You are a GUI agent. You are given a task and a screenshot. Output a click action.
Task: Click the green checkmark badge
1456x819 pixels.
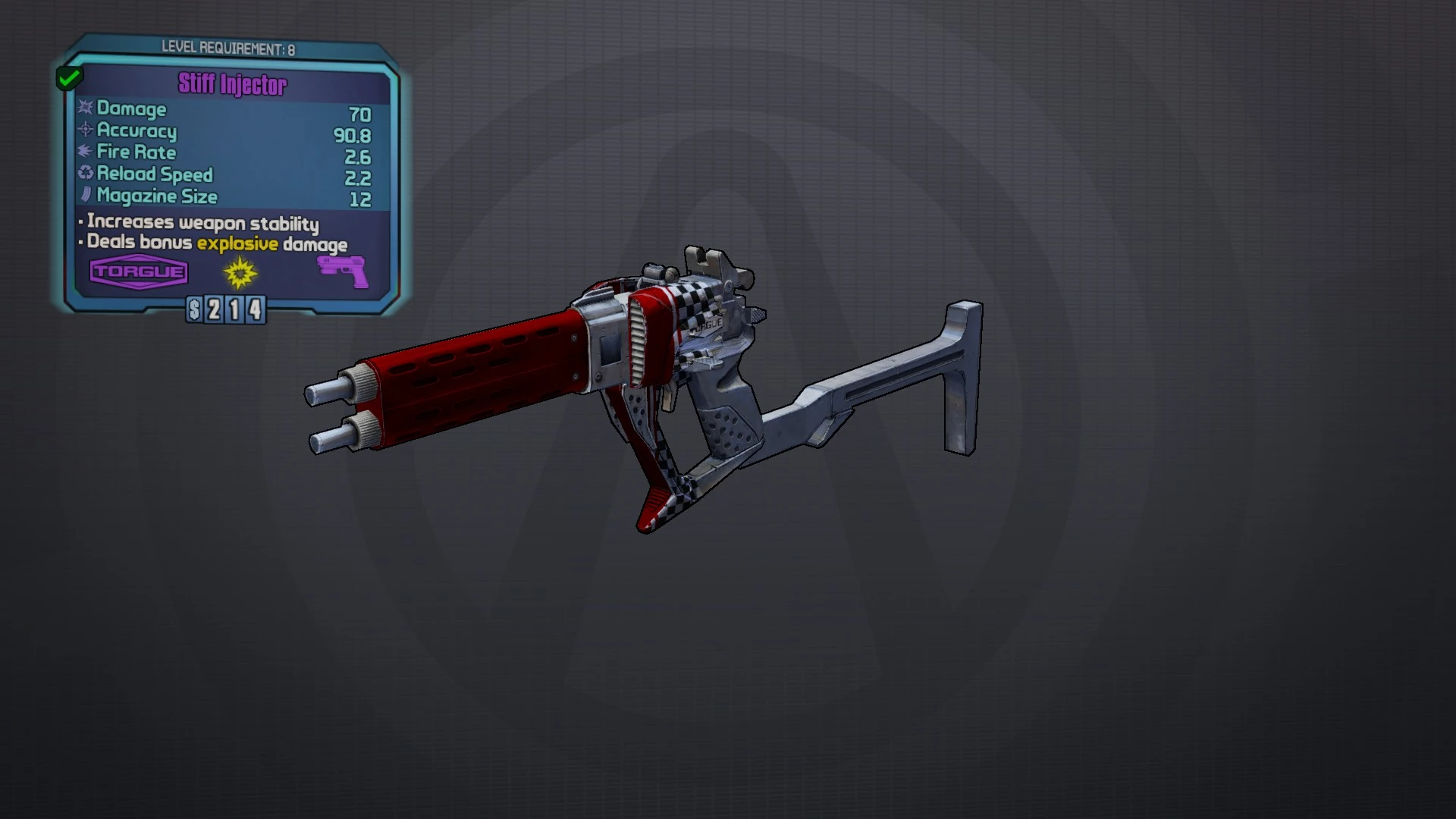(69, 77)
